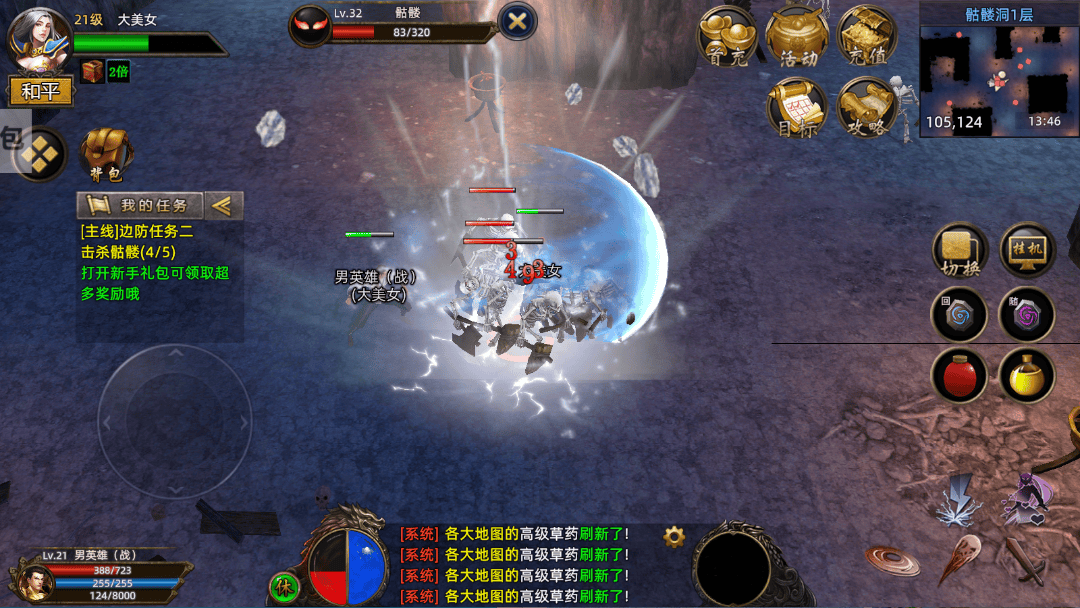The image size is (1080, 608).
Task: Use the blue swirl return stone
Action: [960, 315]
